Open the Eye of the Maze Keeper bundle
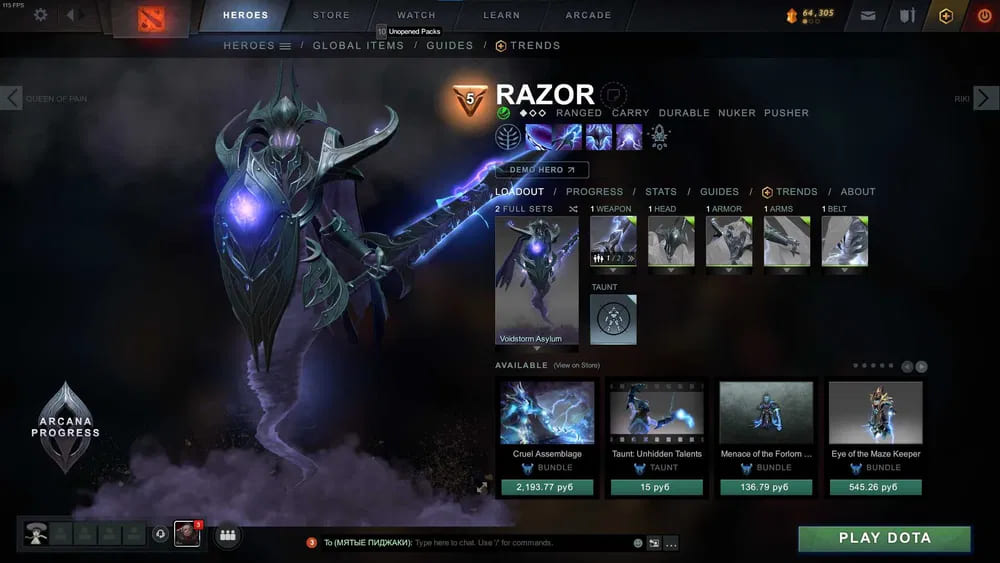 click(876, 420)
